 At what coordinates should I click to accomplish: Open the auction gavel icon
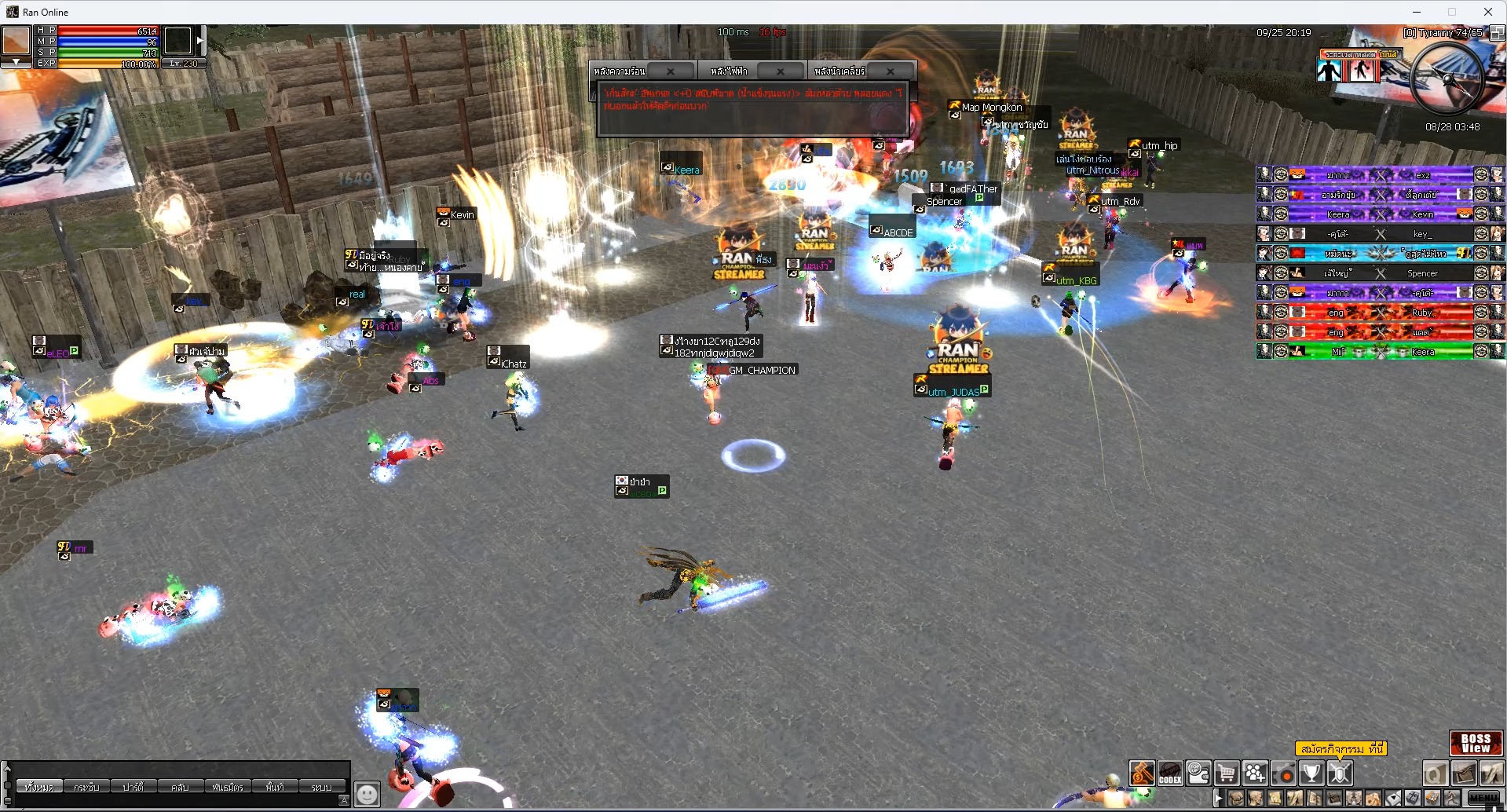tap(1143, 774)
